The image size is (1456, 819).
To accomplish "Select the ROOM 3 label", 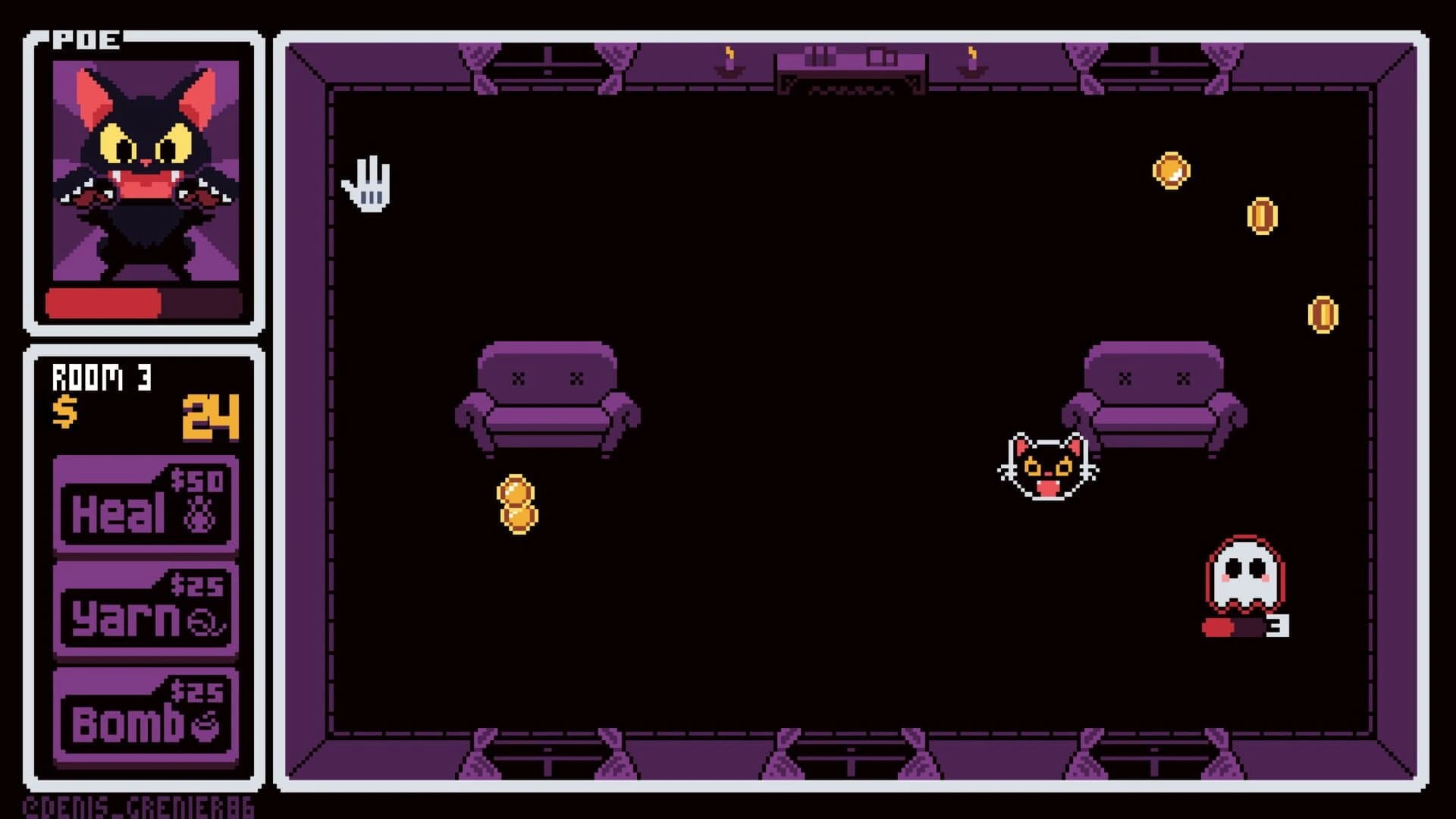I will click(x=101, y=378).
